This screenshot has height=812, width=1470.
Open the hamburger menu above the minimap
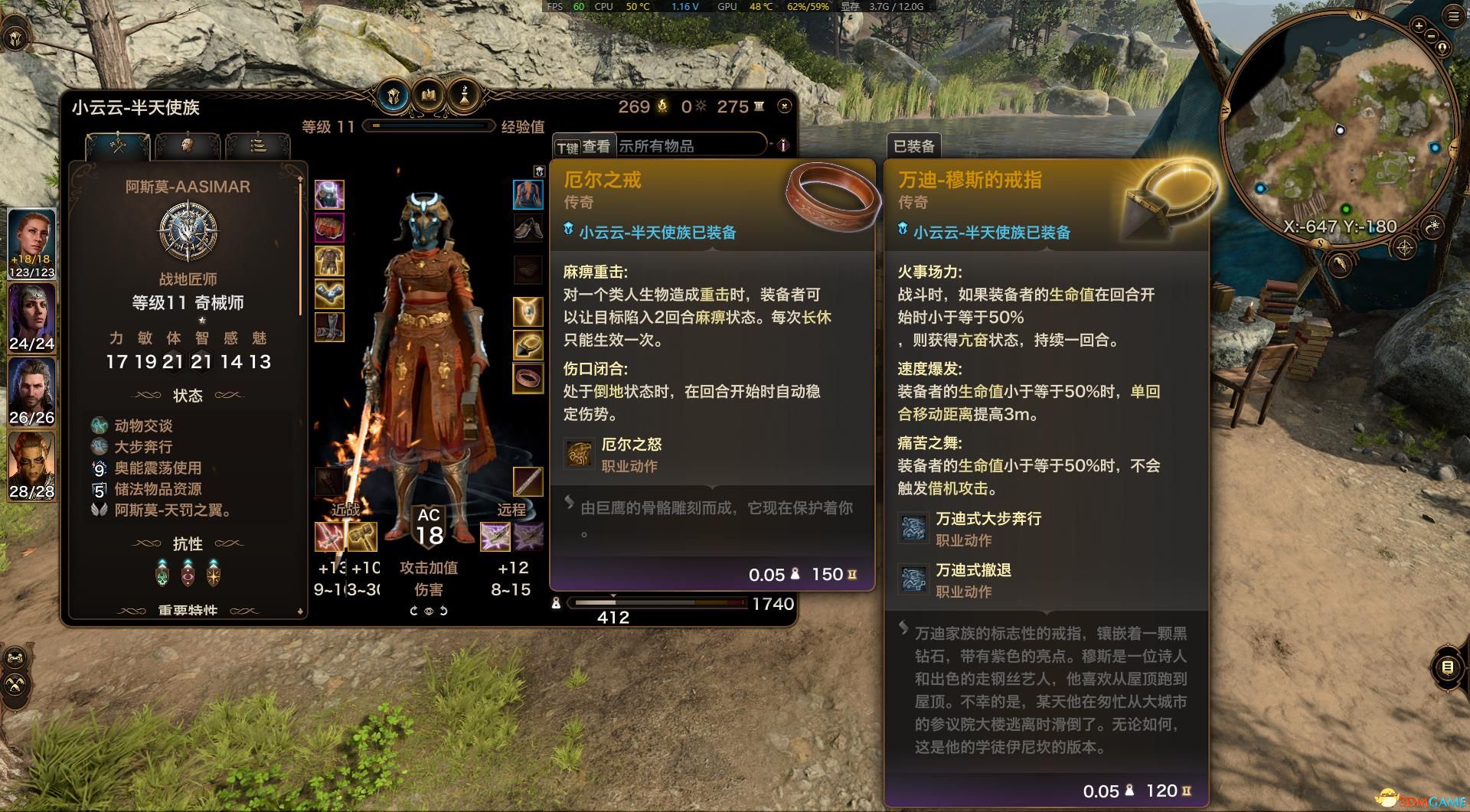point(1453,17)
